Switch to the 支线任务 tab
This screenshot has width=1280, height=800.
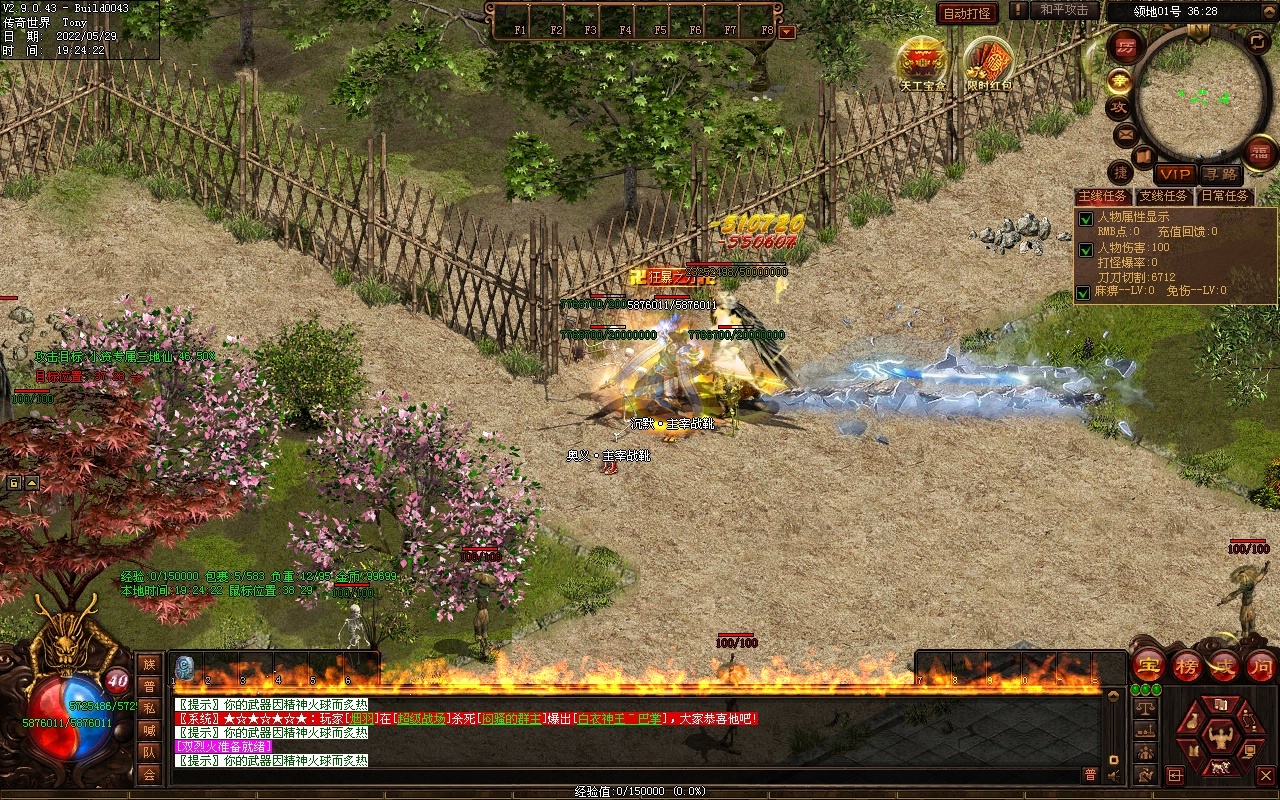coord(1163,196)
